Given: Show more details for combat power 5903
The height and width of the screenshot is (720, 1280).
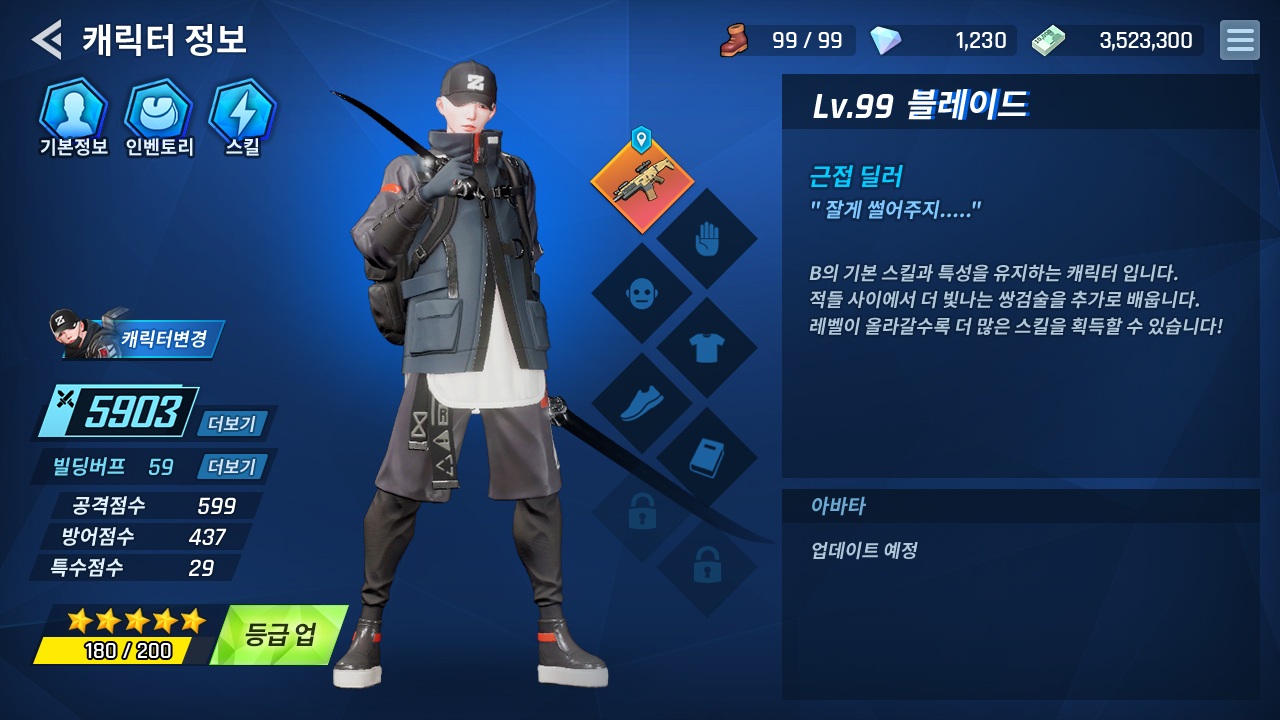Looking at the screenshot, I should (x=232, y=423).
